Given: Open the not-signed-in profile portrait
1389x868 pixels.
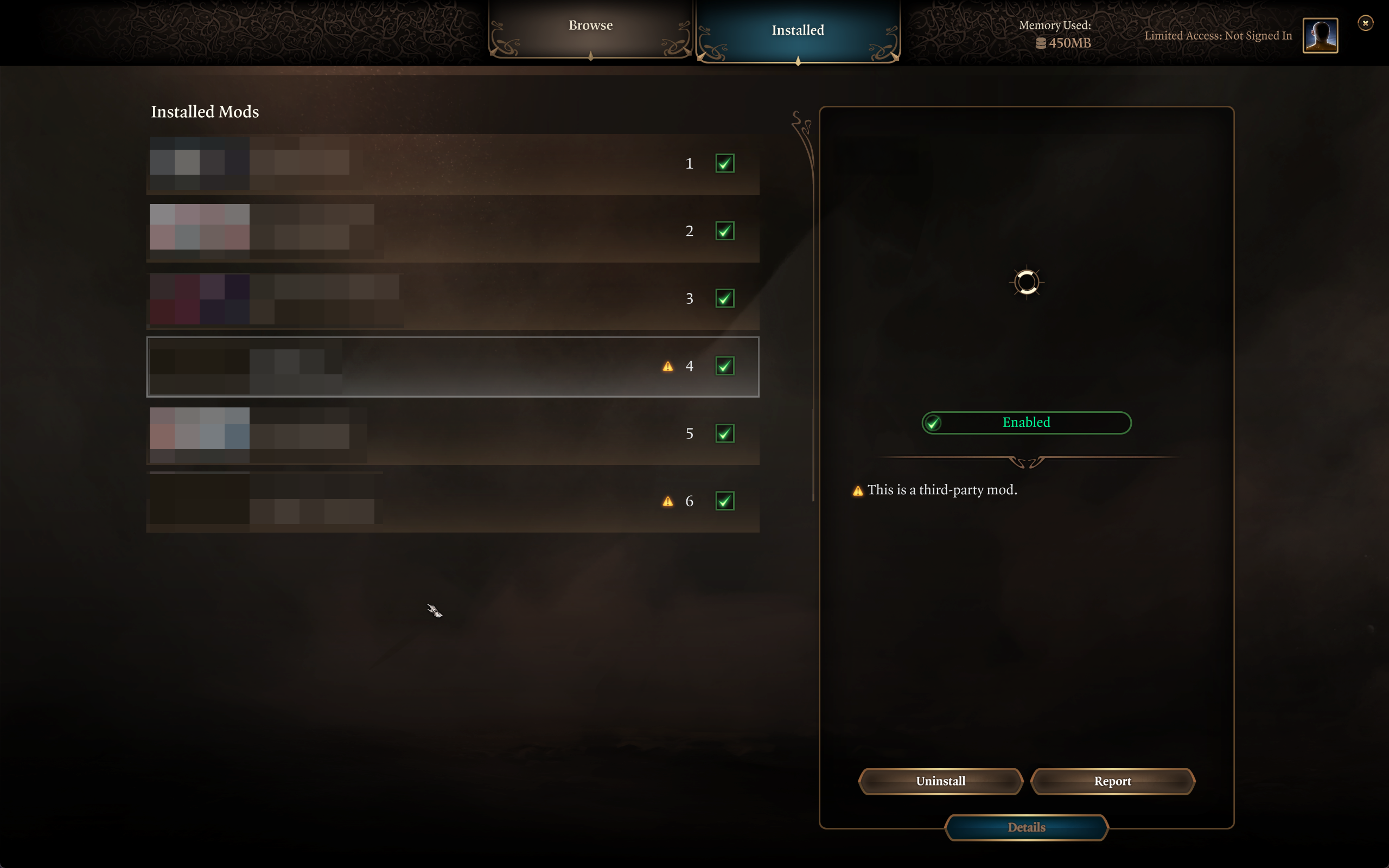Looking at the screenshot, I should [1320, 36].
